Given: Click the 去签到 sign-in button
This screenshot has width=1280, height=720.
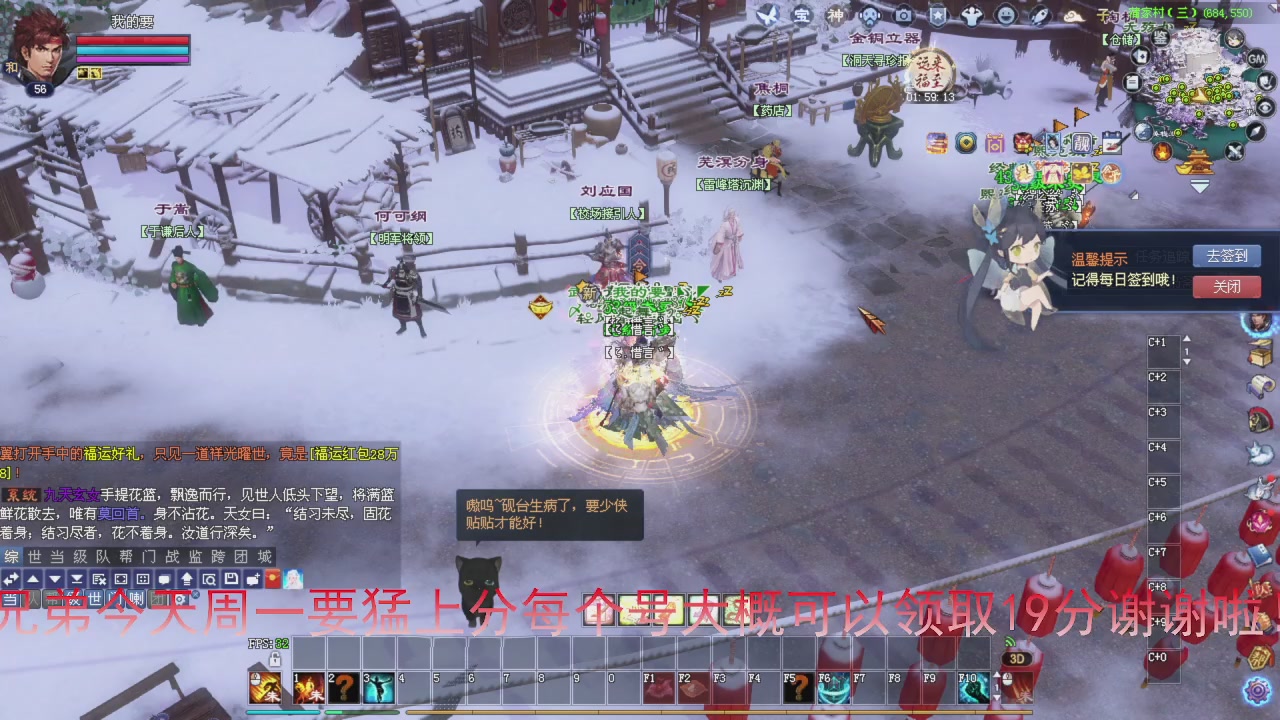Looking at the screenshot, I should 1227,256.
